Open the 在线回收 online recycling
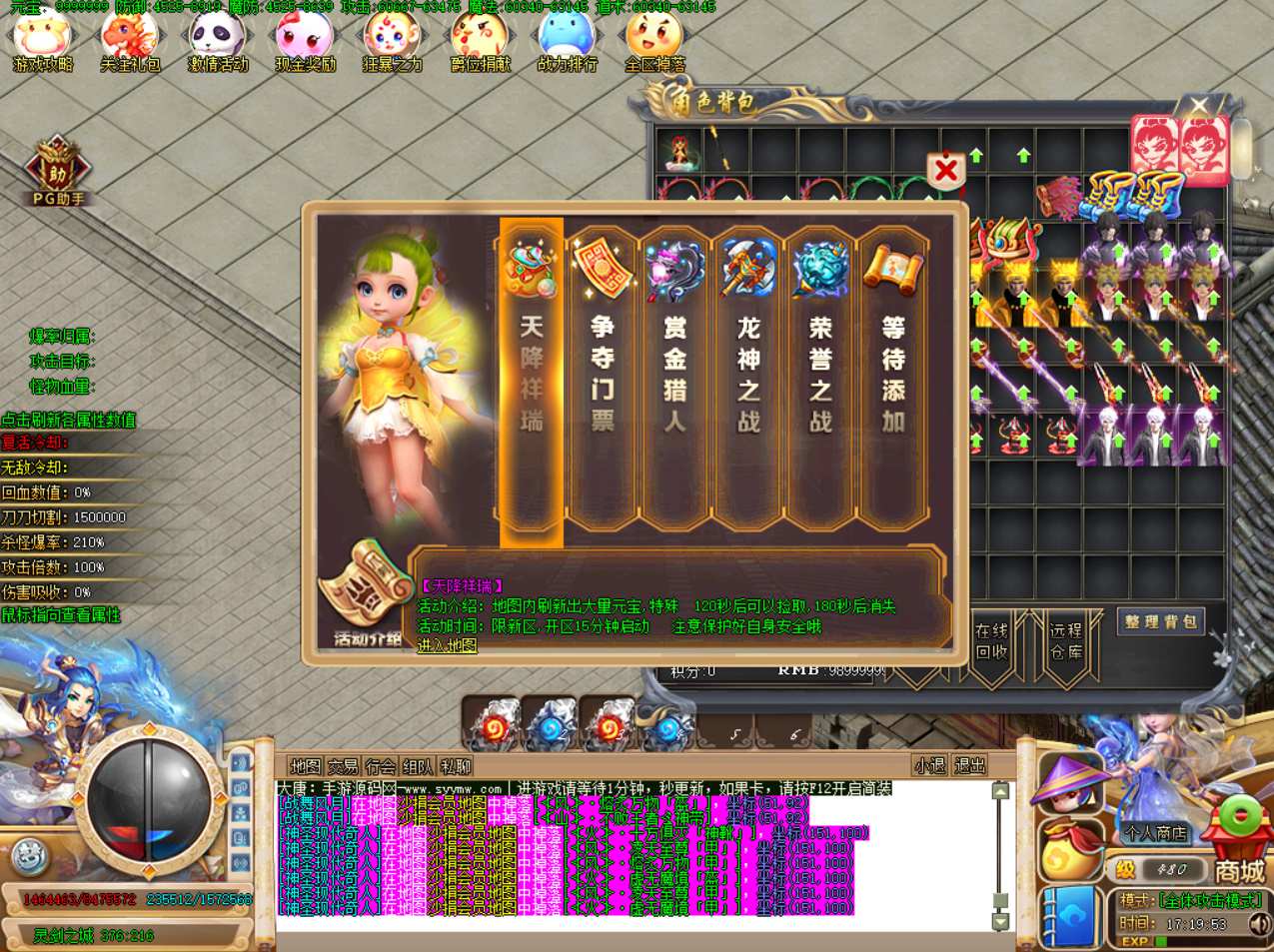 (991, 641)
